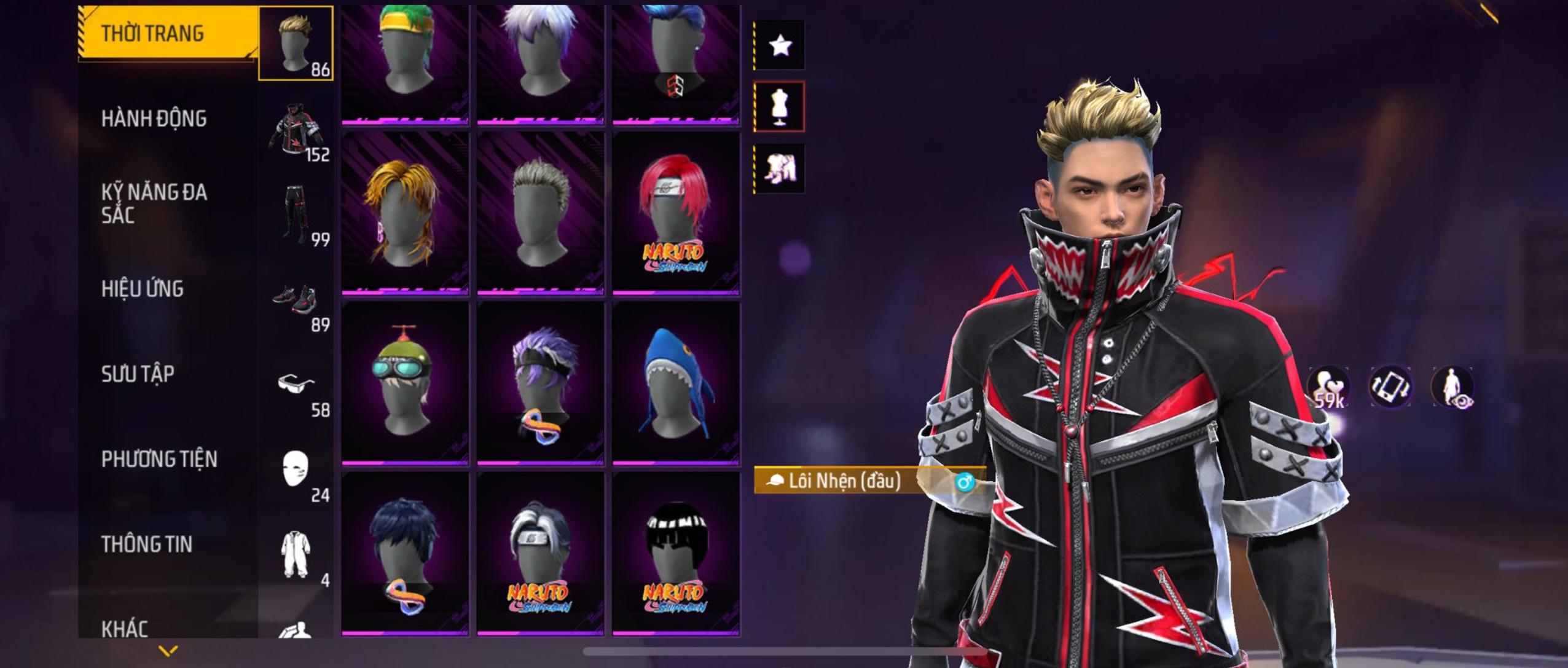
Task: Choose the propeller helmet with goggles
Action: [405, 382]
